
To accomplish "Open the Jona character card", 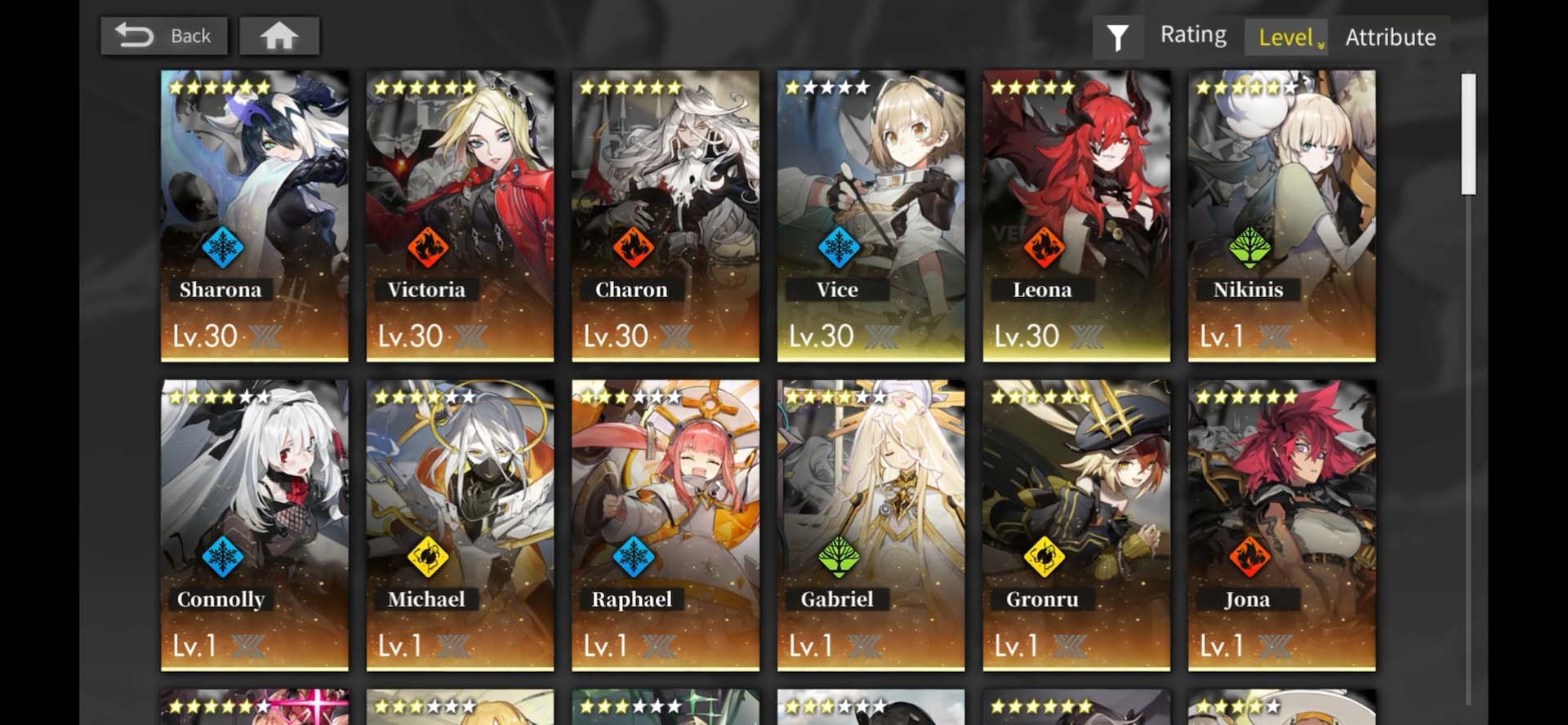I will point(1281,525).
